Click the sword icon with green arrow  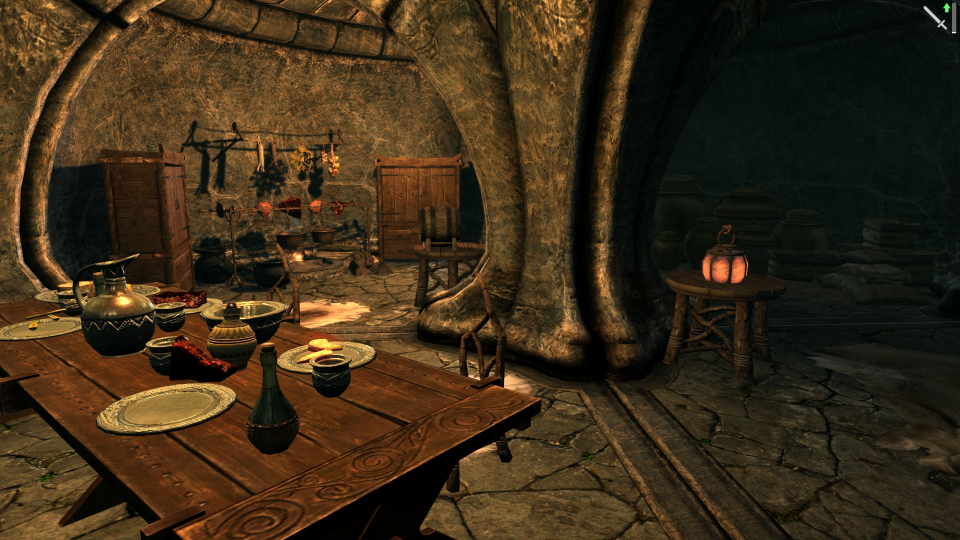point(937,17)
